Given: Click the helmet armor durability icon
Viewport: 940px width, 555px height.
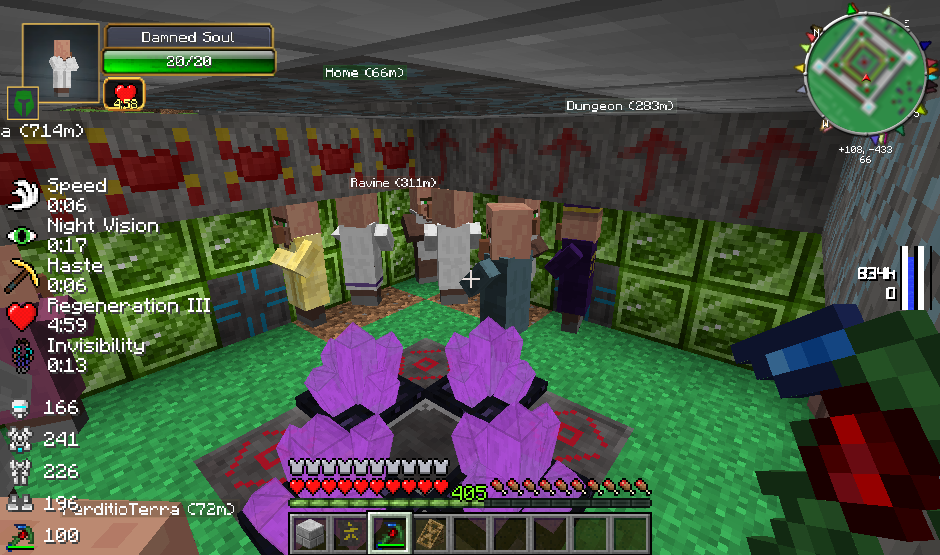Looking at the screenshot, I should click(19, 408).
